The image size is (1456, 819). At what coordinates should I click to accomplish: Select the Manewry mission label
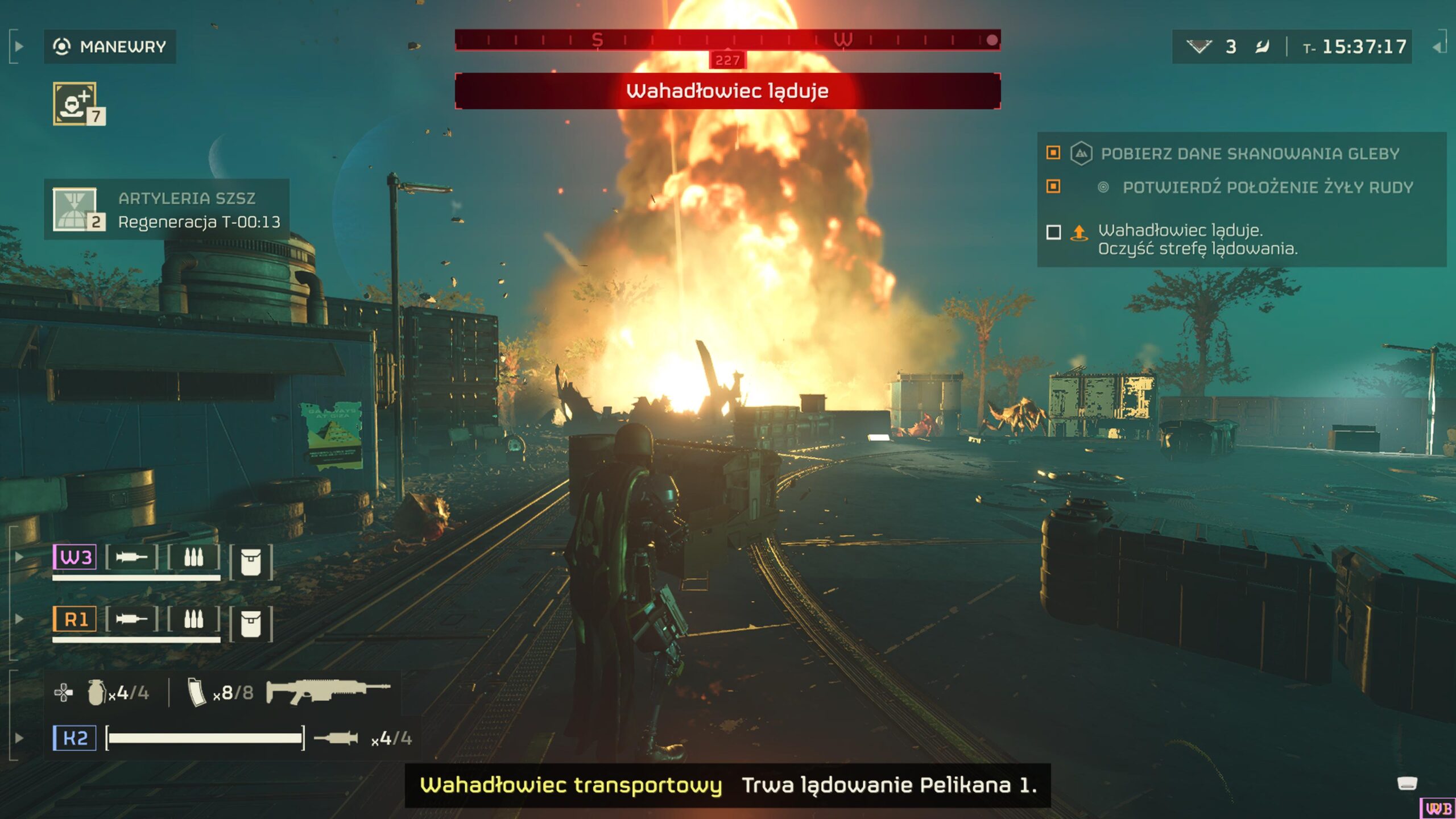[110, 47]
